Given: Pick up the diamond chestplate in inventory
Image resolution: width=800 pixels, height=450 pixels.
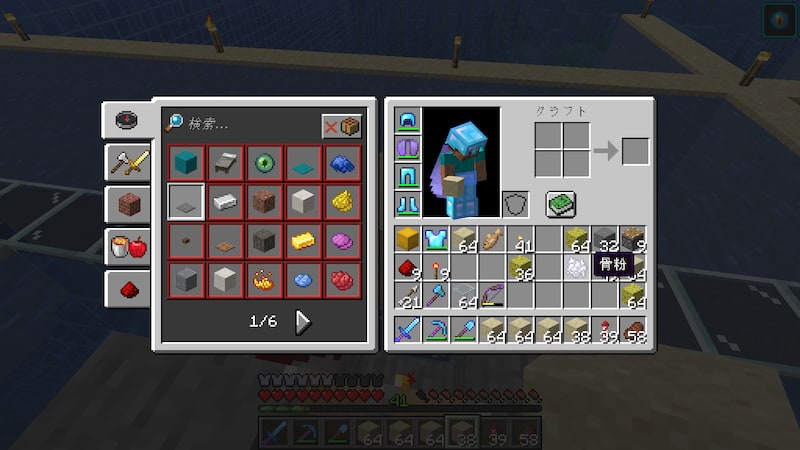Looking at the screenshot, I should point(435,239).
